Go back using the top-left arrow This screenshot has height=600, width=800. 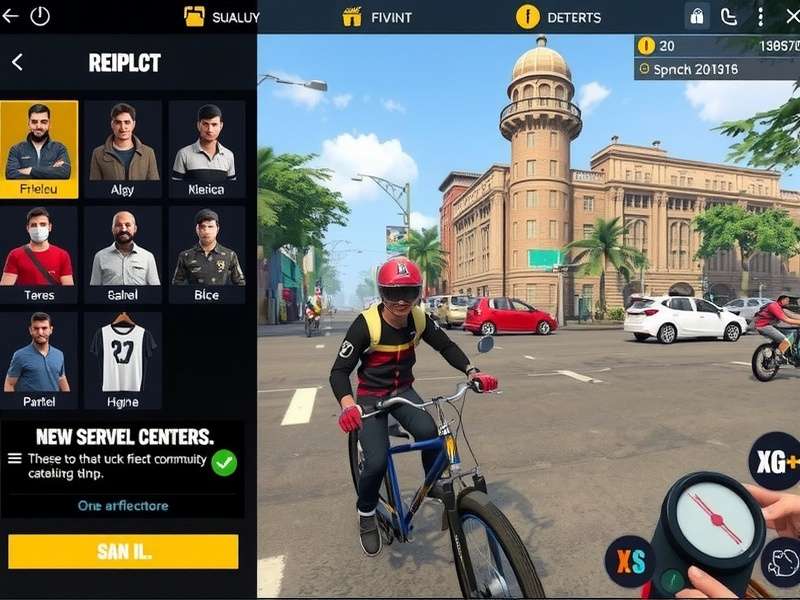pyautogui.click(x=11, y=16)
